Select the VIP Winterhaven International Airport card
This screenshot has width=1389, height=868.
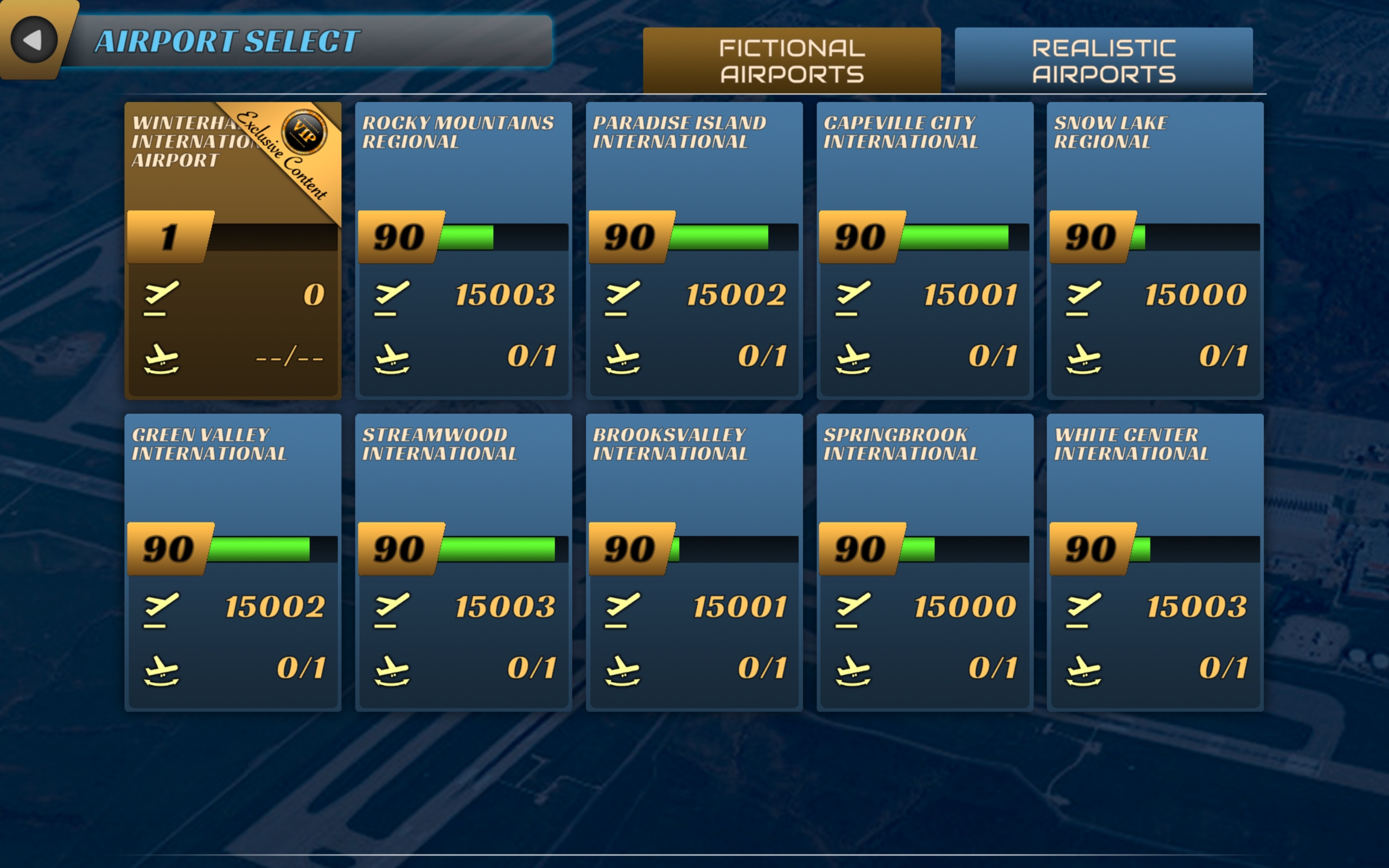coord(232,251)
